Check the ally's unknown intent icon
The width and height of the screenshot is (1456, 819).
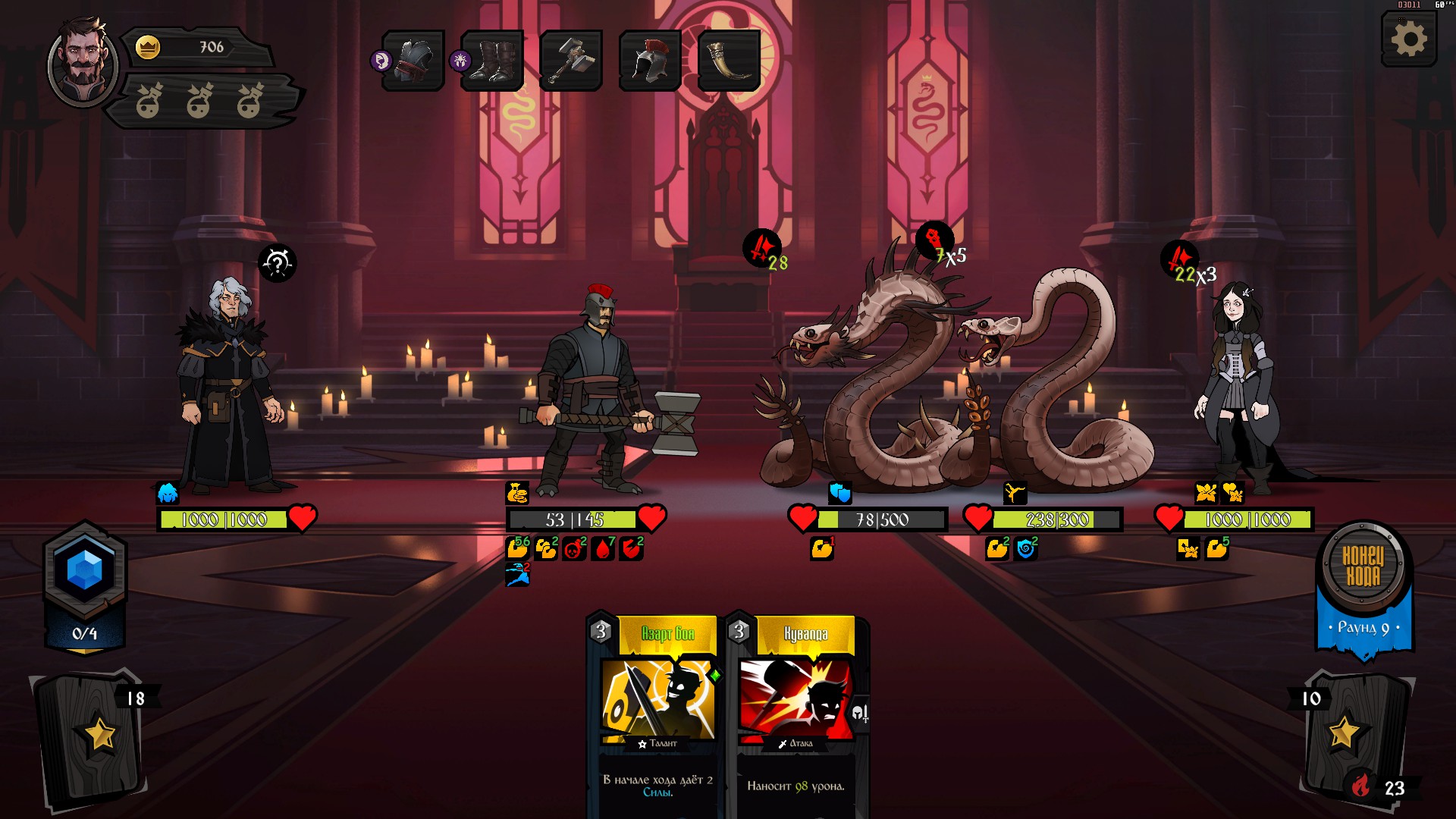tap(278, 263)
